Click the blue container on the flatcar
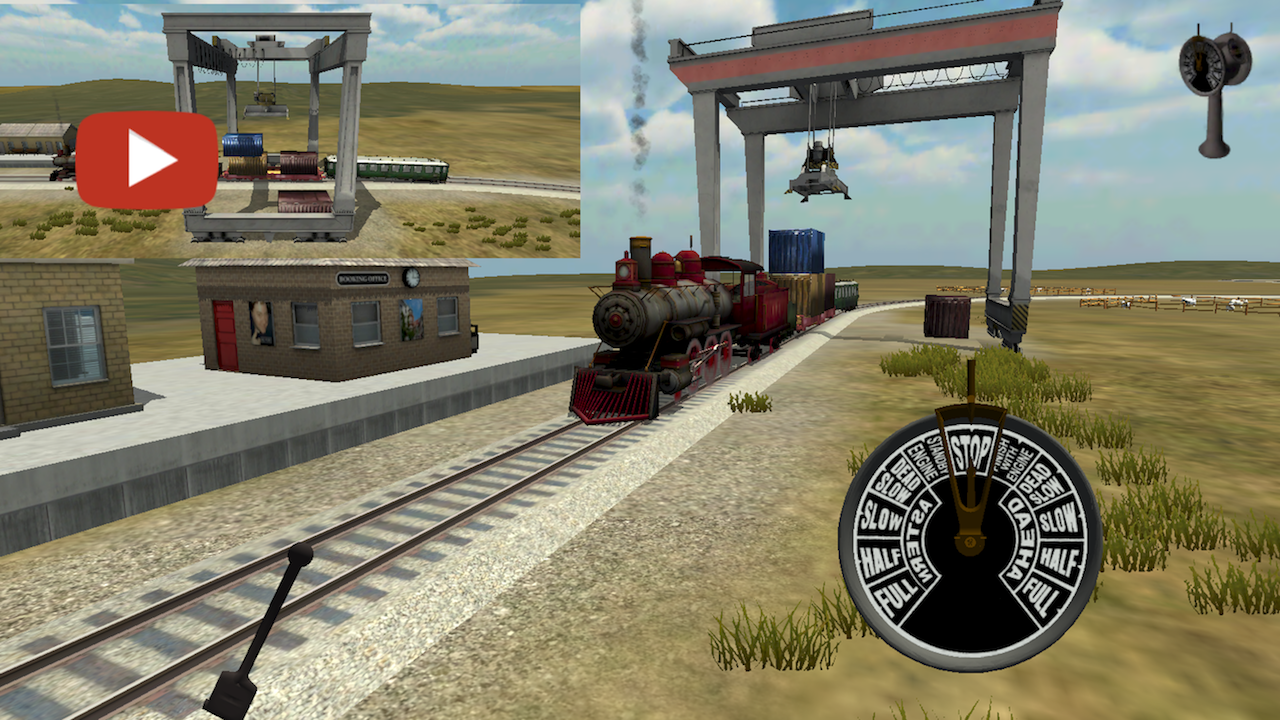Viewport: 1280px width, 720px height. pyautogui.click(x=795, y=250)
